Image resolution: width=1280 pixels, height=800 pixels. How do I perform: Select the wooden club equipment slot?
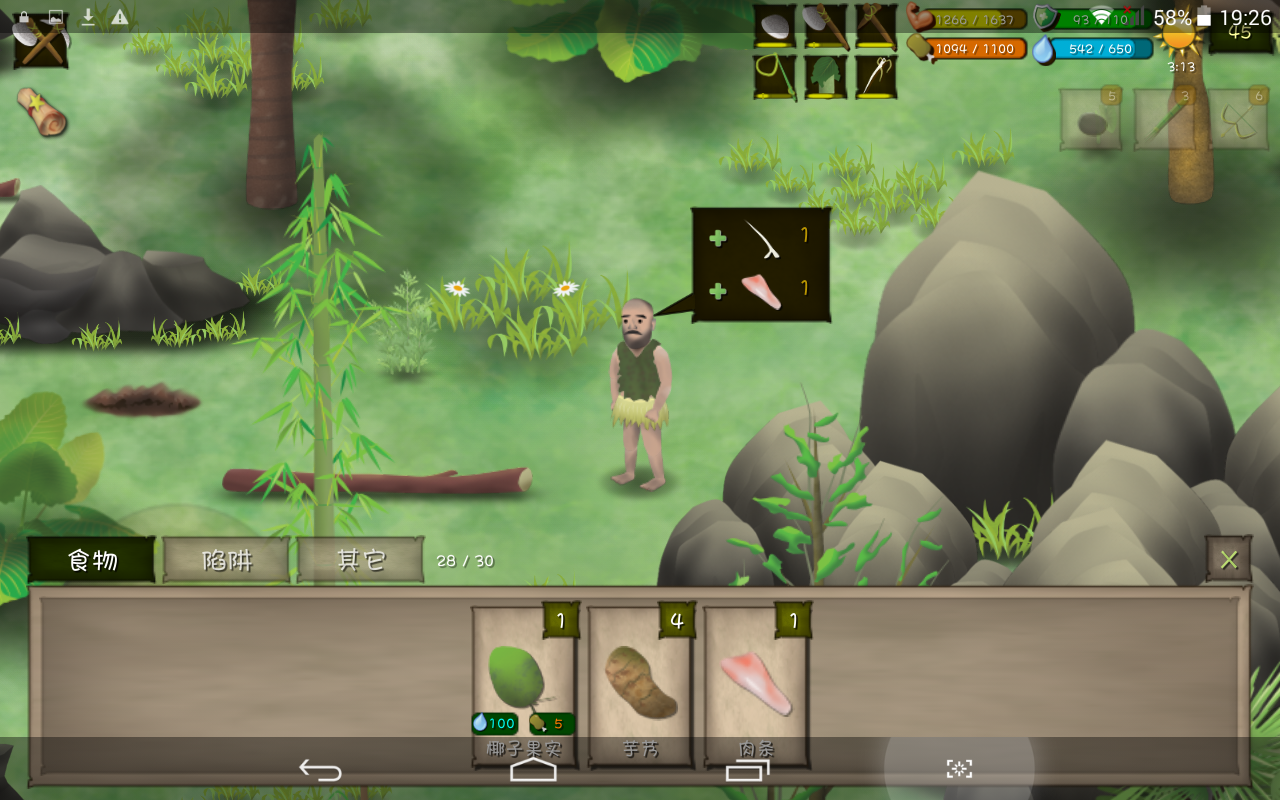click(875, 27)
